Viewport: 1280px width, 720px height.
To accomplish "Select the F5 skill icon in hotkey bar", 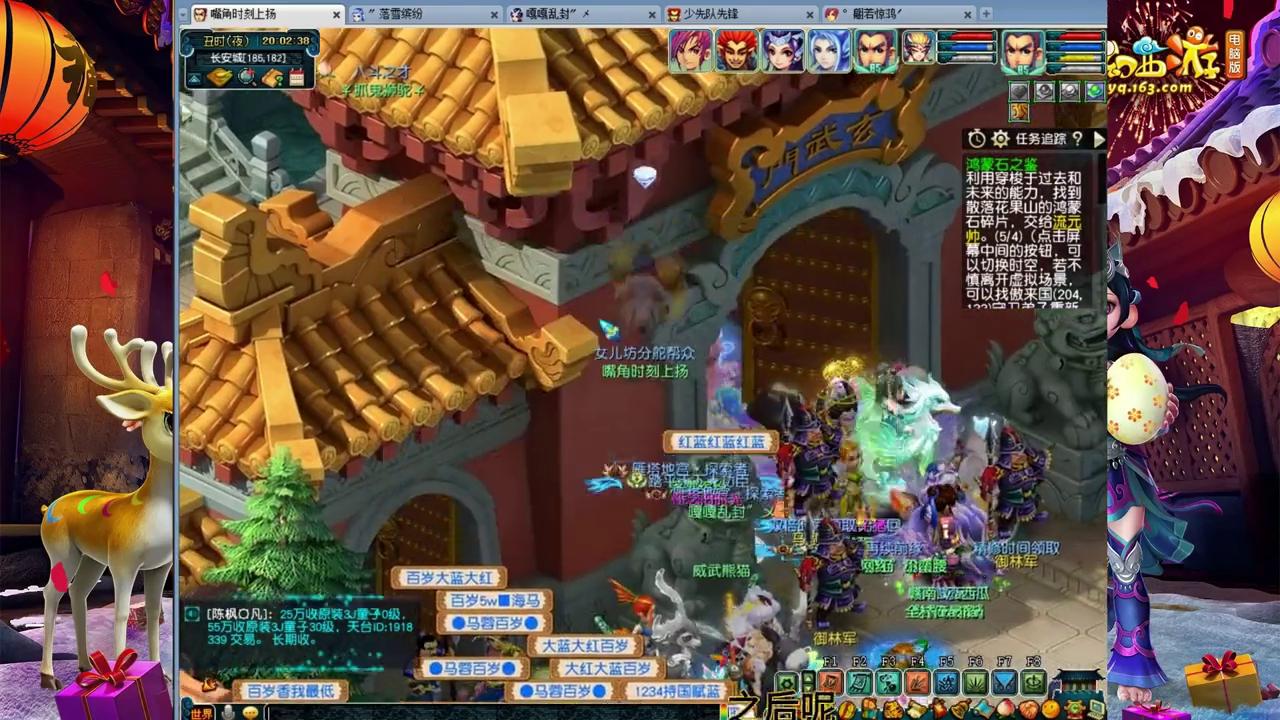I will (x=946, y=682).
